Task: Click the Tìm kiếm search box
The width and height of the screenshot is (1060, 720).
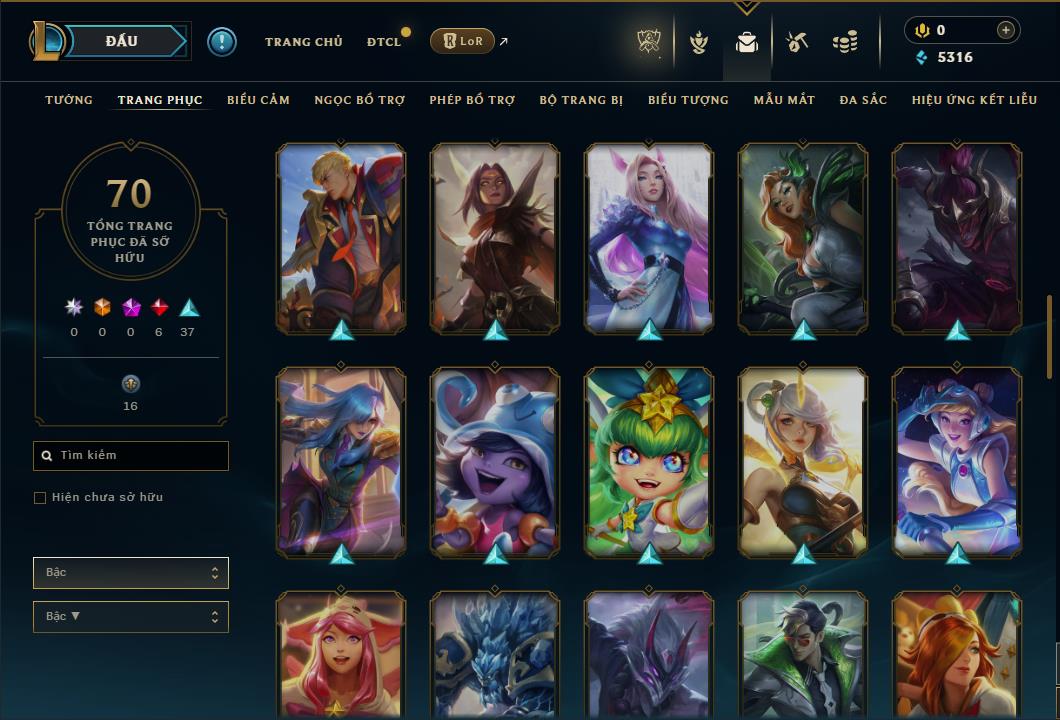Action: pos(131,456)
